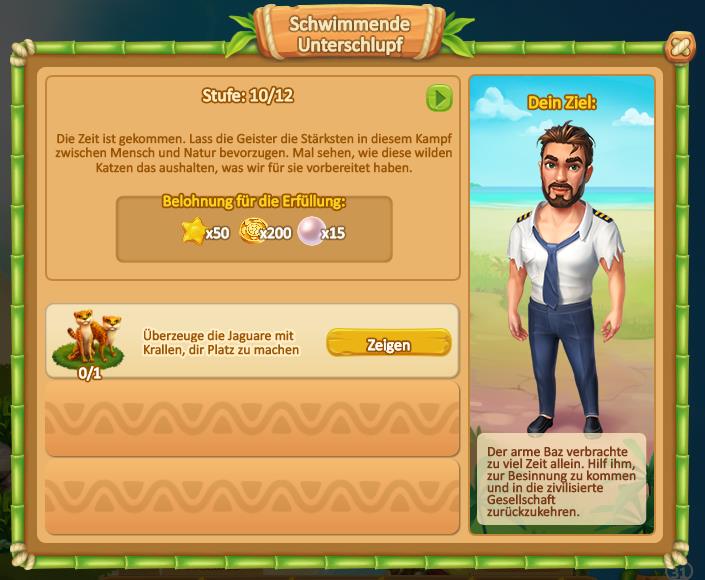Click the pink pearl reward icon
Screen dimensions: 705x580
click(x=309, y=232)
